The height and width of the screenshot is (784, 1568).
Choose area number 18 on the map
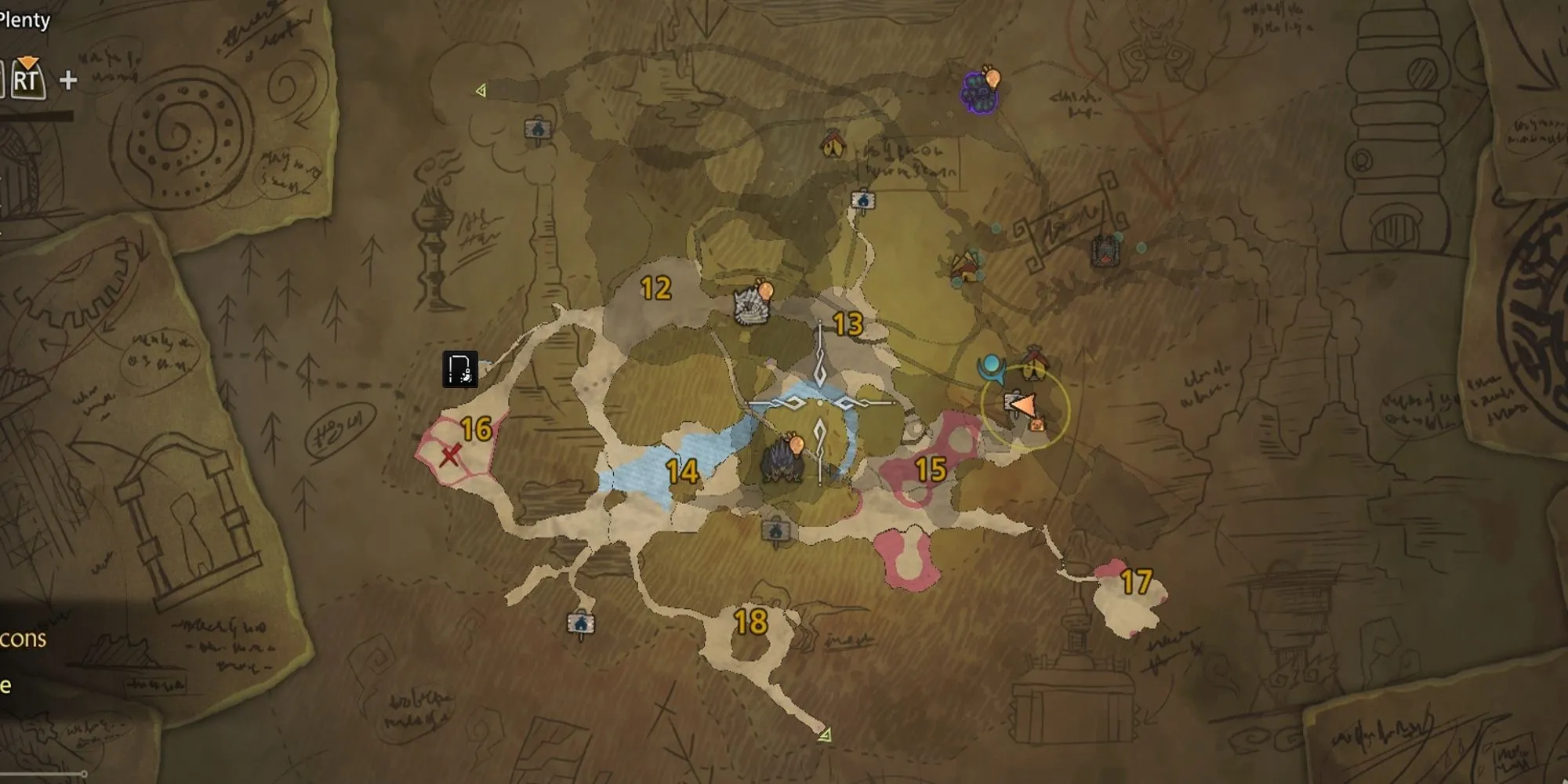click(750, 622)
